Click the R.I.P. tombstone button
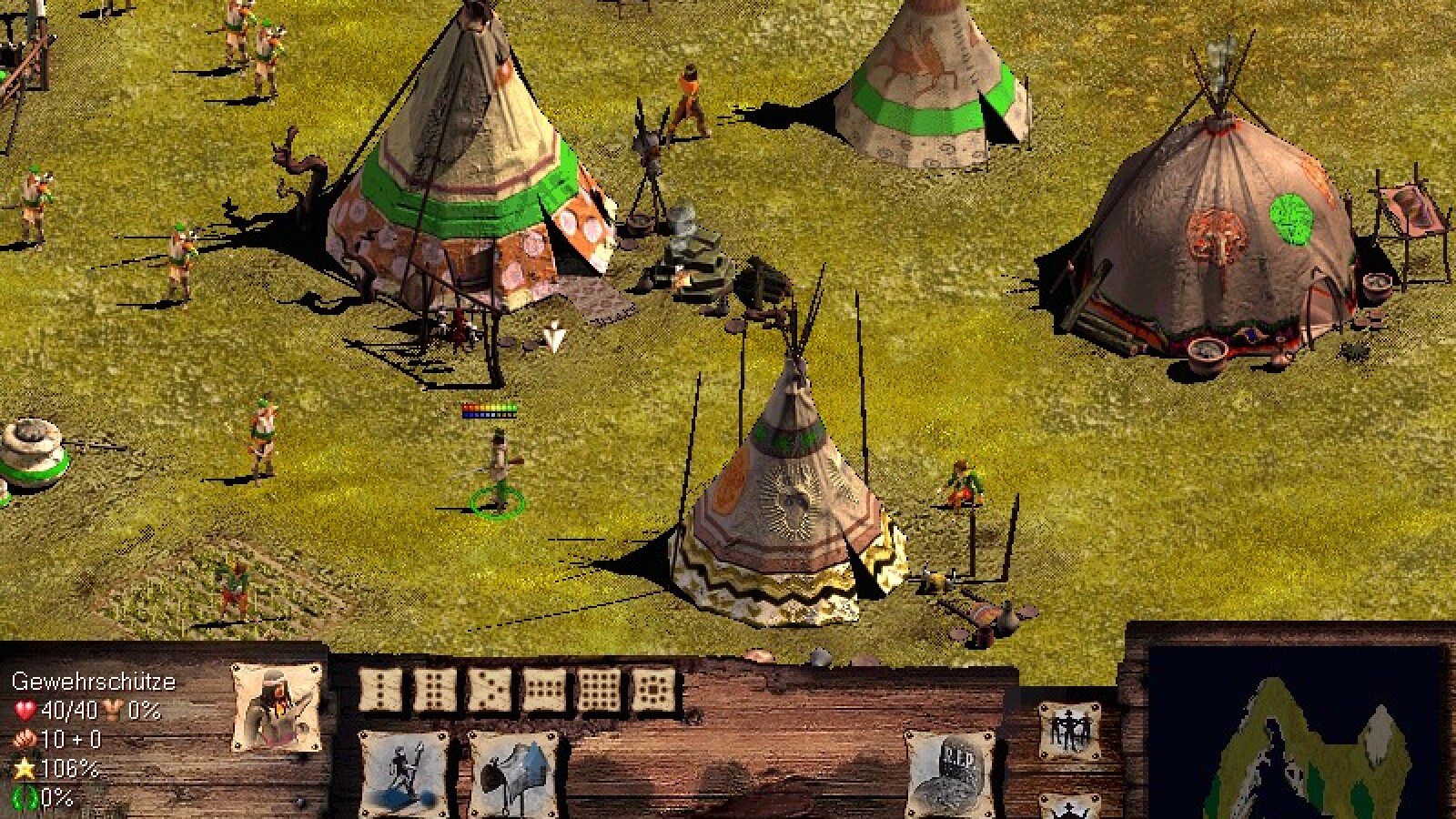This screenshot has width=1456, height=819. click(948, 773)
